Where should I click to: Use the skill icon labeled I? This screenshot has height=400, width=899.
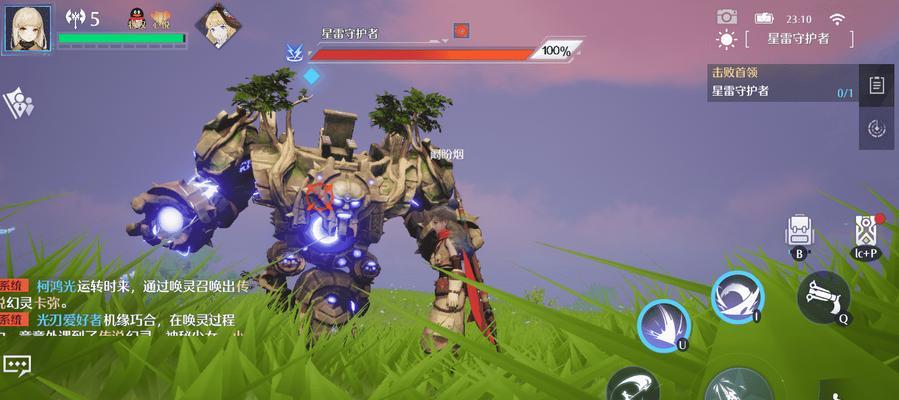pos(737,296)
